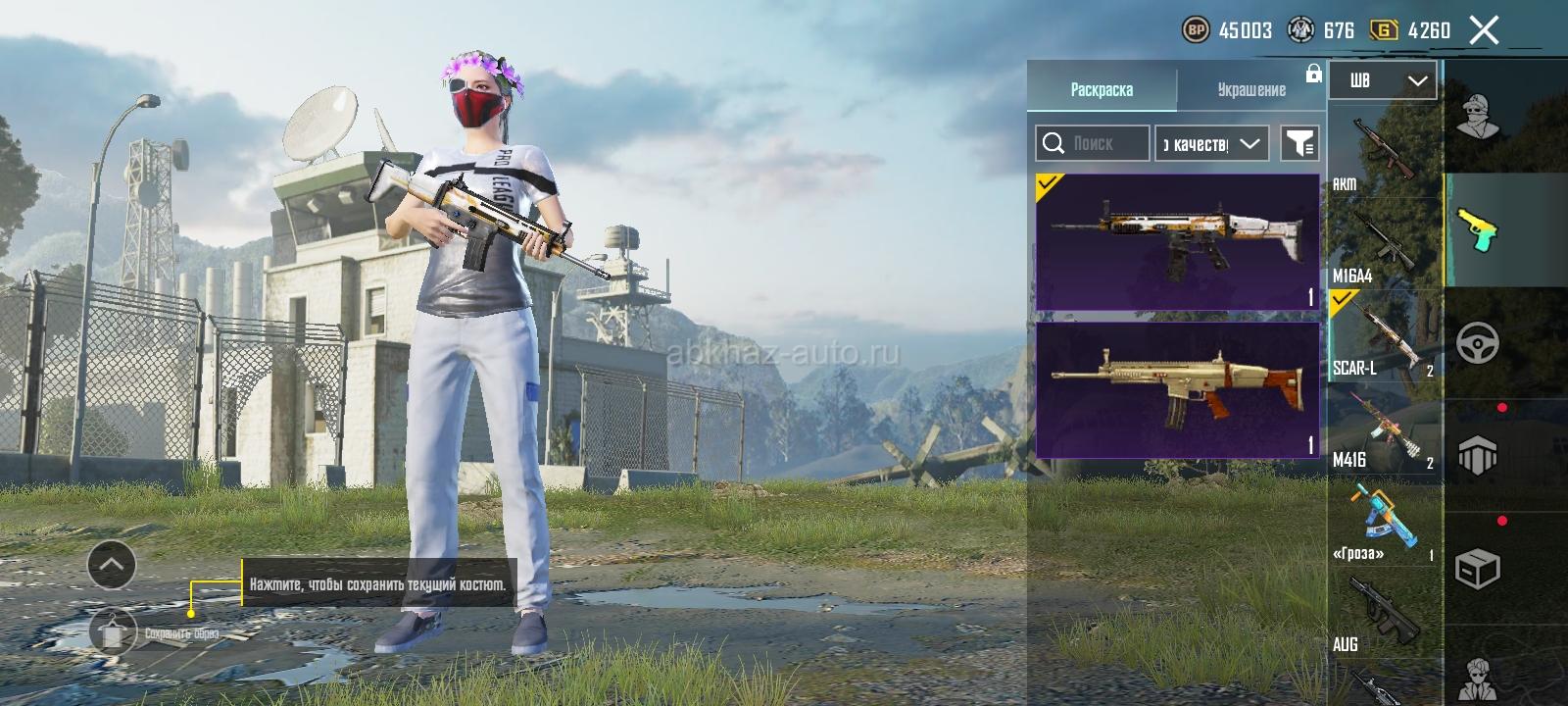Open the skin filter funnel button

pos(1299,143)
